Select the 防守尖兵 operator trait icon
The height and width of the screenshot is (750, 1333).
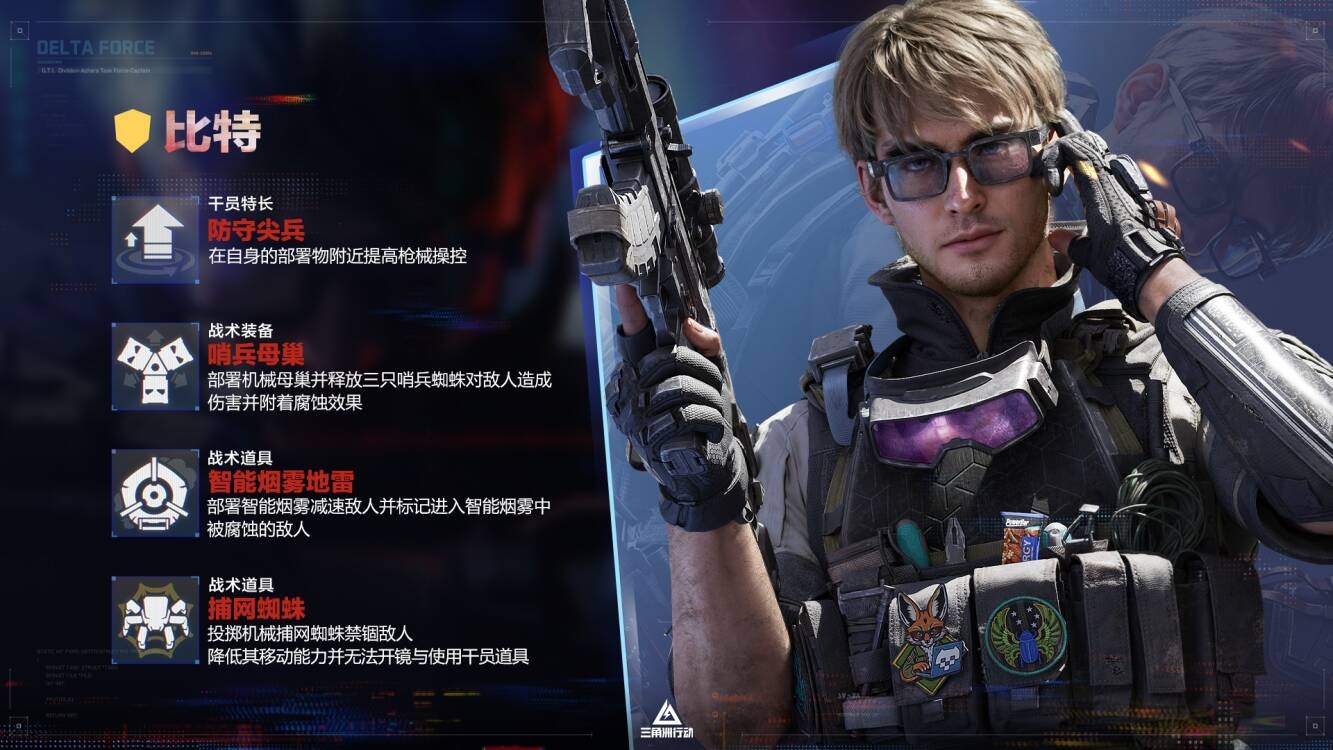(x=155, y=240)
